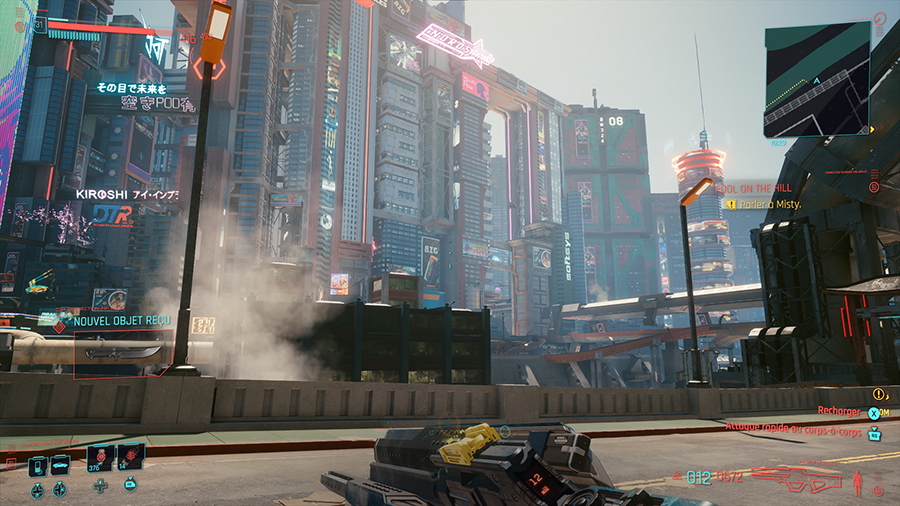Select the grenade slot showing 14
This screenshot has width=900, height=506.
[x=131, y=458]
